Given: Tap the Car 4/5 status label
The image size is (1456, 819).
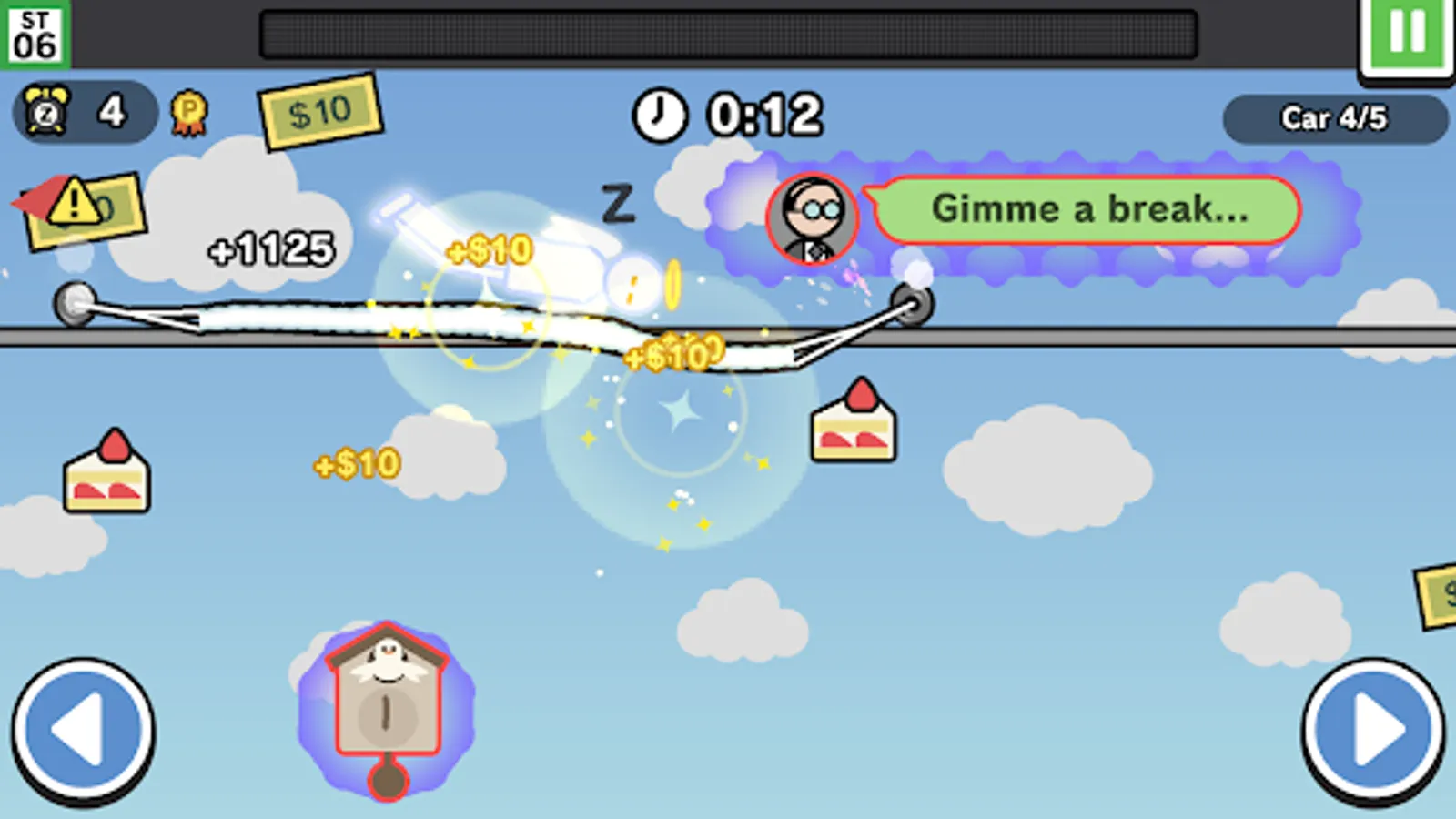Looking at the screenshot, I should coord(1338,119).
